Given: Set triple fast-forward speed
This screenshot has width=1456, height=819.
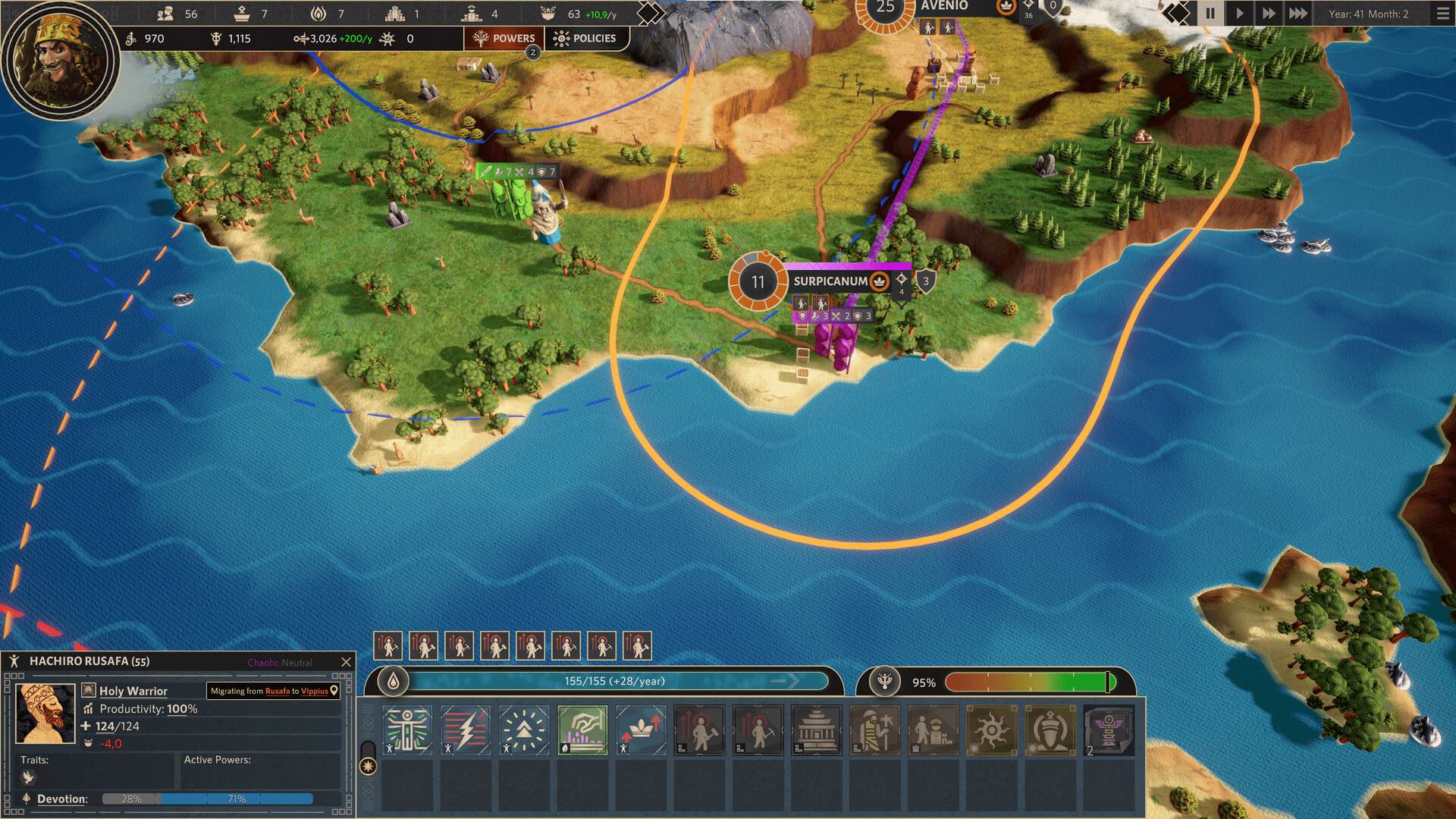Looking at the screenshot, I should point(1298,14).
